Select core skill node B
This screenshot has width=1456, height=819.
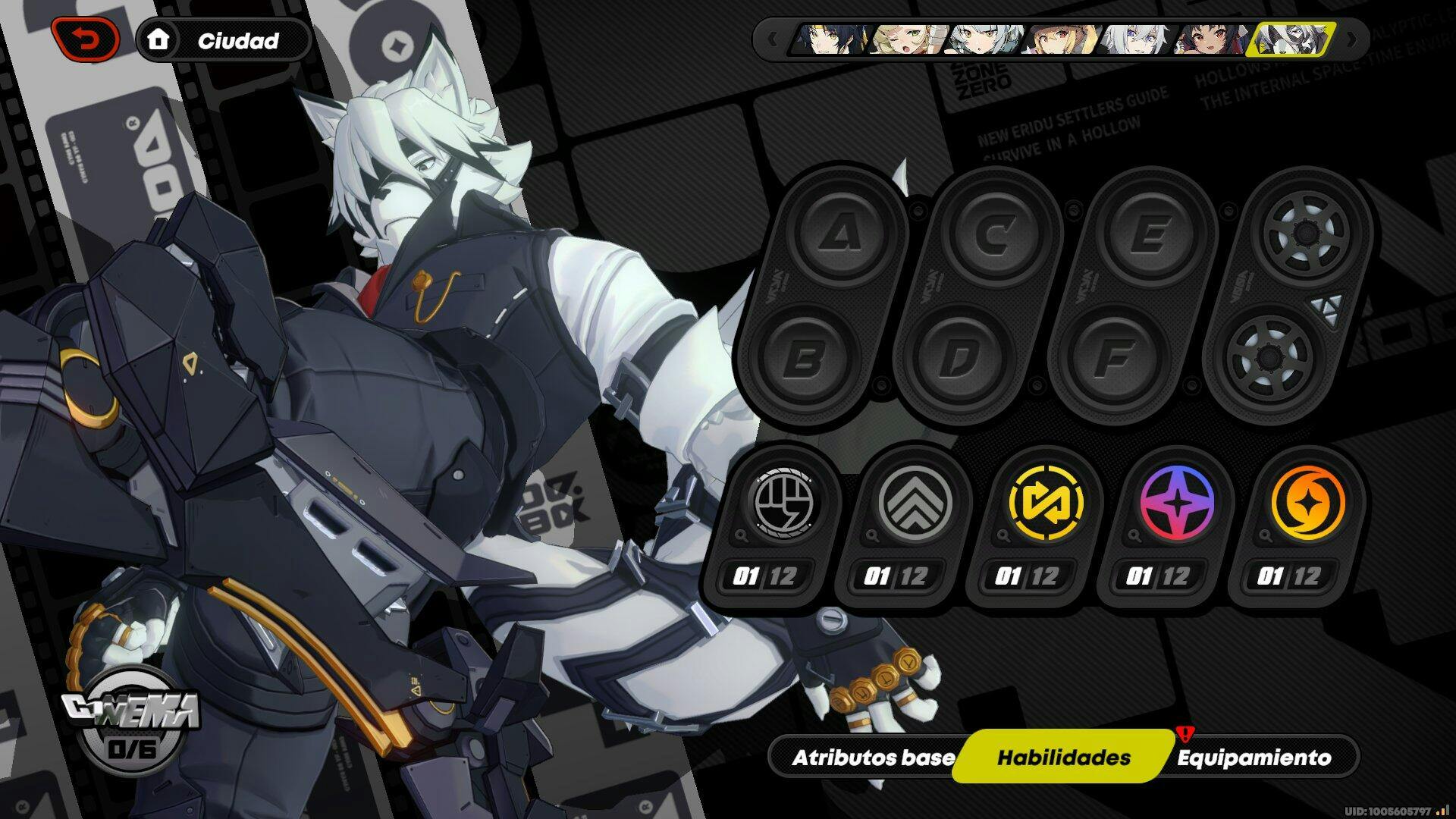(x=801, y=357)
